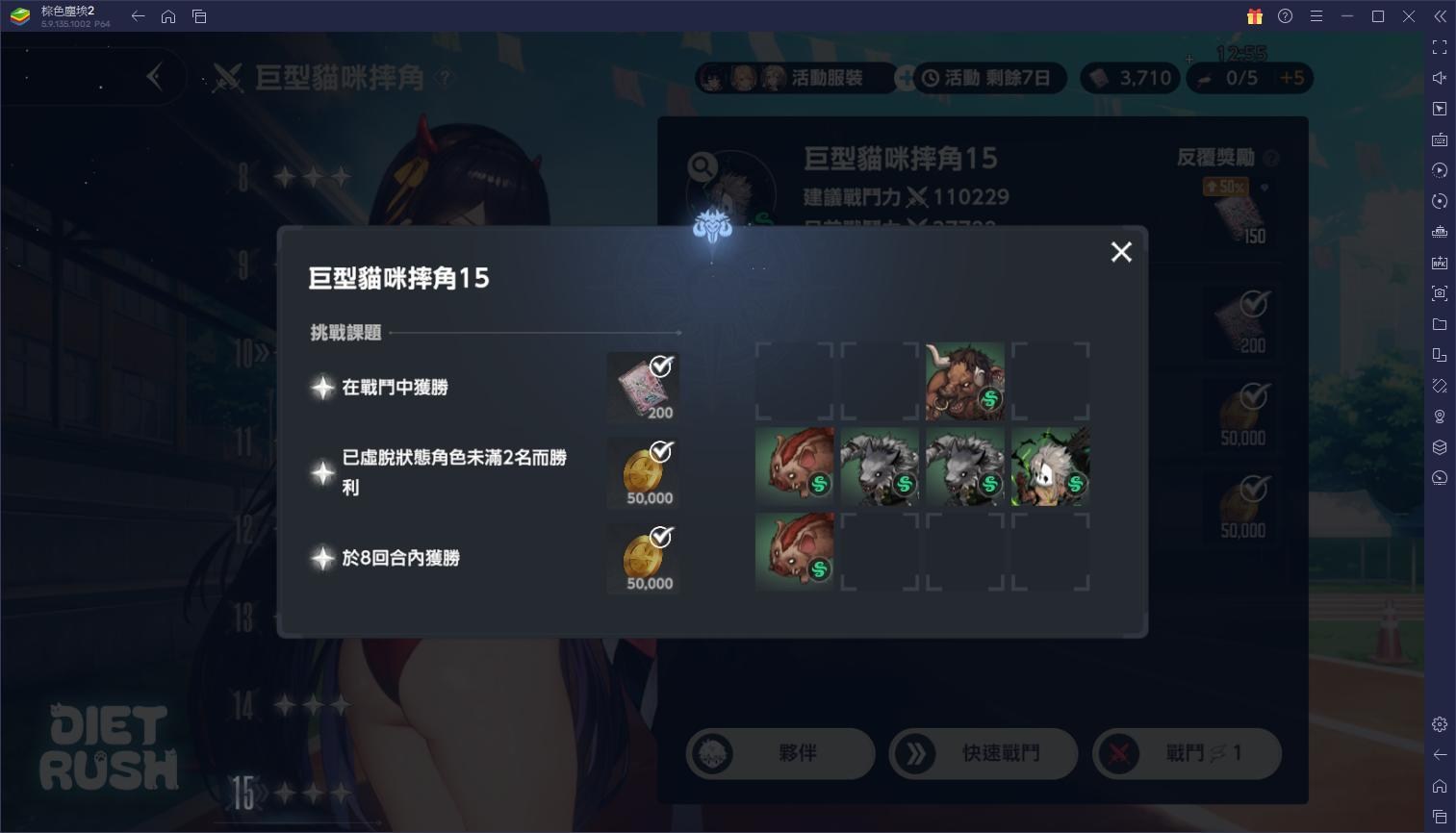Start the macro recorder from the sidebar
The image size is (1456, 833).
coord(1440,170)
